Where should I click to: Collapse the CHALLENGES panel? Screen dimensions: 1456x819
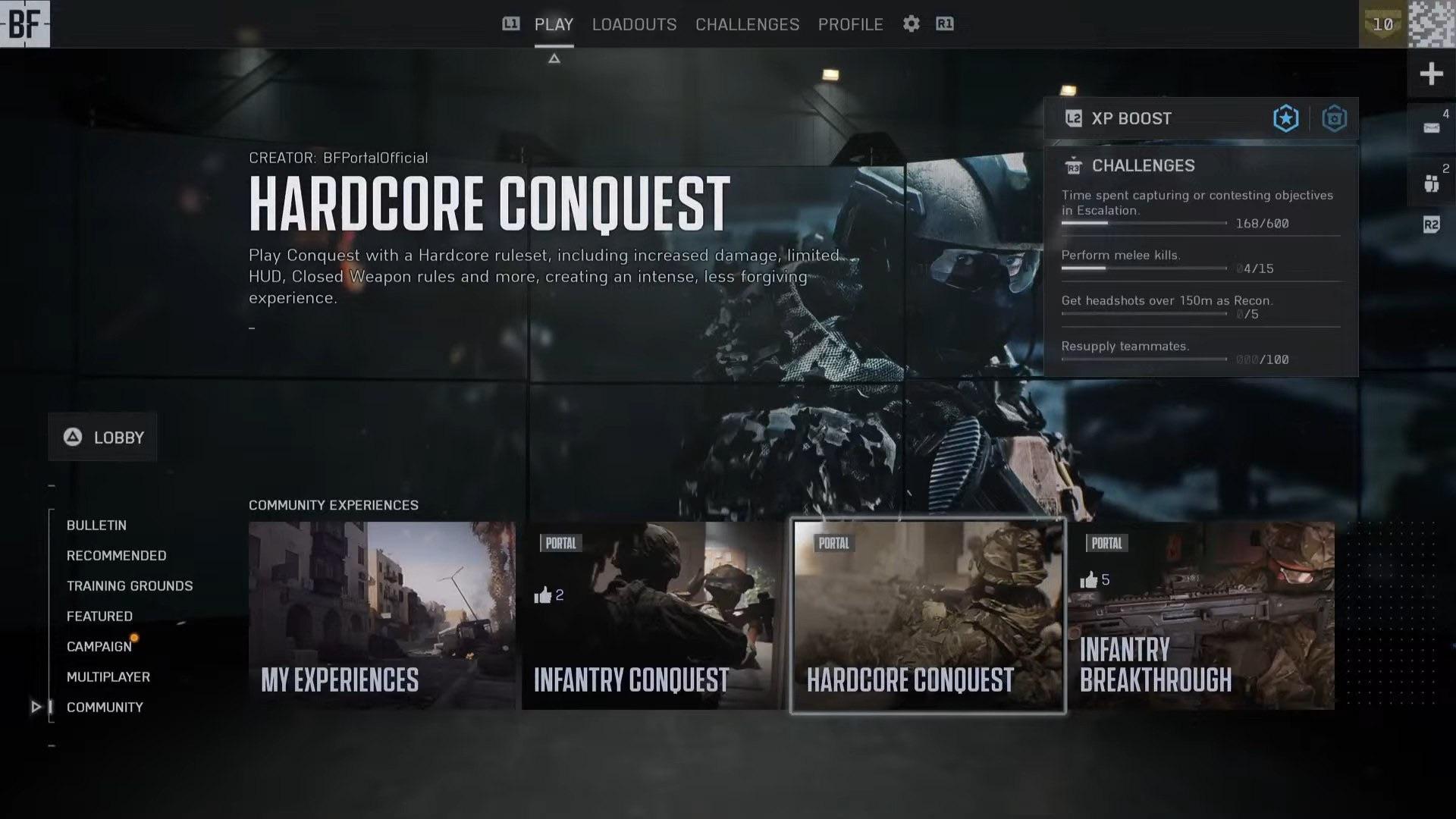pyautogui.click(x=1073, y=165)
